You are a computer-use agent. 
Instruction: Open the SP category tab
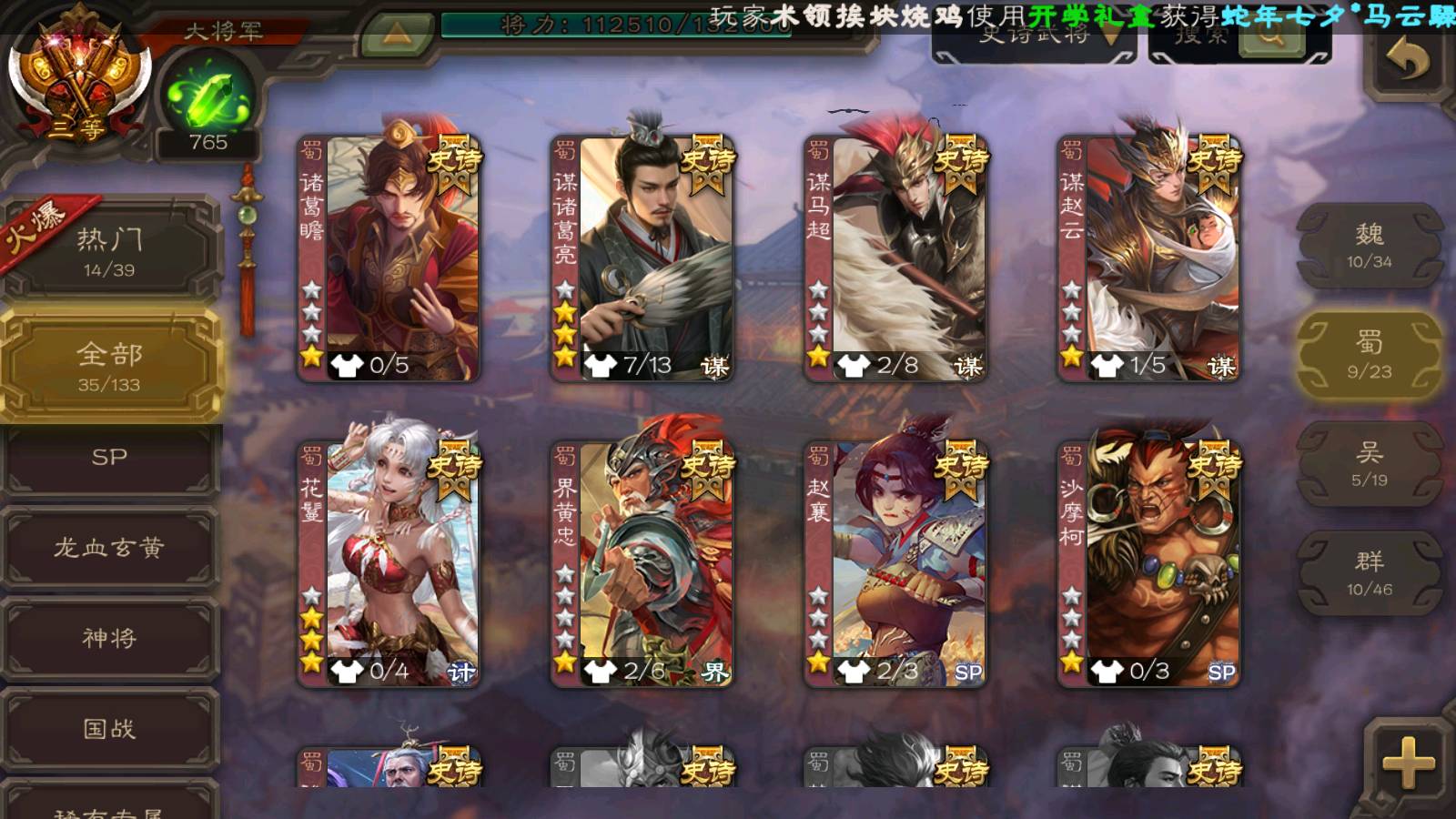109,458
